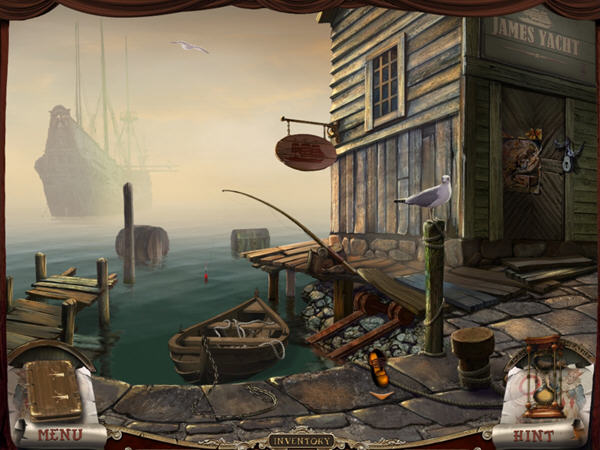
Task: Expand the Inventory panel
Action: [301, 440]
